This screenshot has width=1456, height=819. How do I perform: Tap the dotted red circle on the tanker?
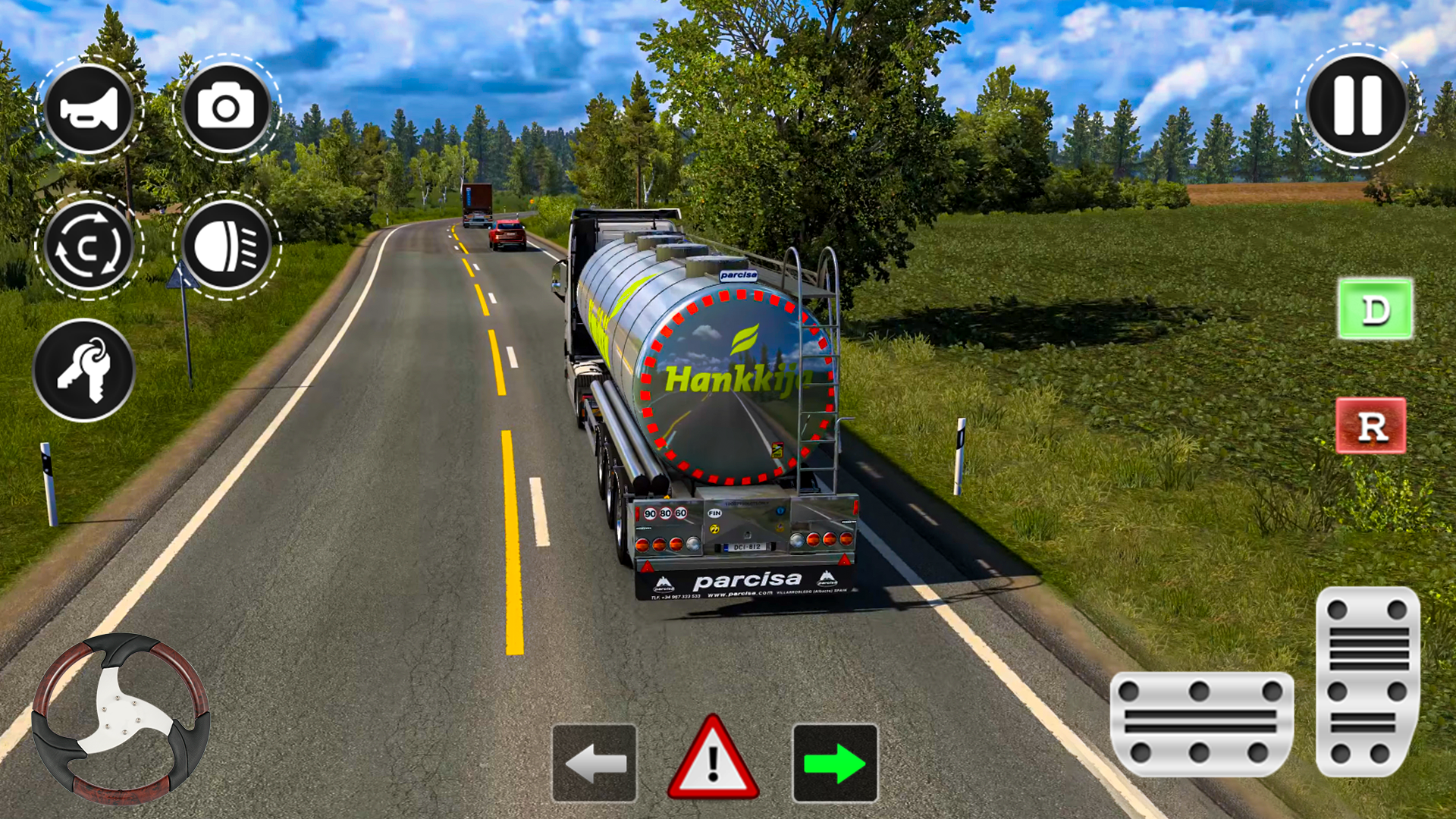point(734,387)
